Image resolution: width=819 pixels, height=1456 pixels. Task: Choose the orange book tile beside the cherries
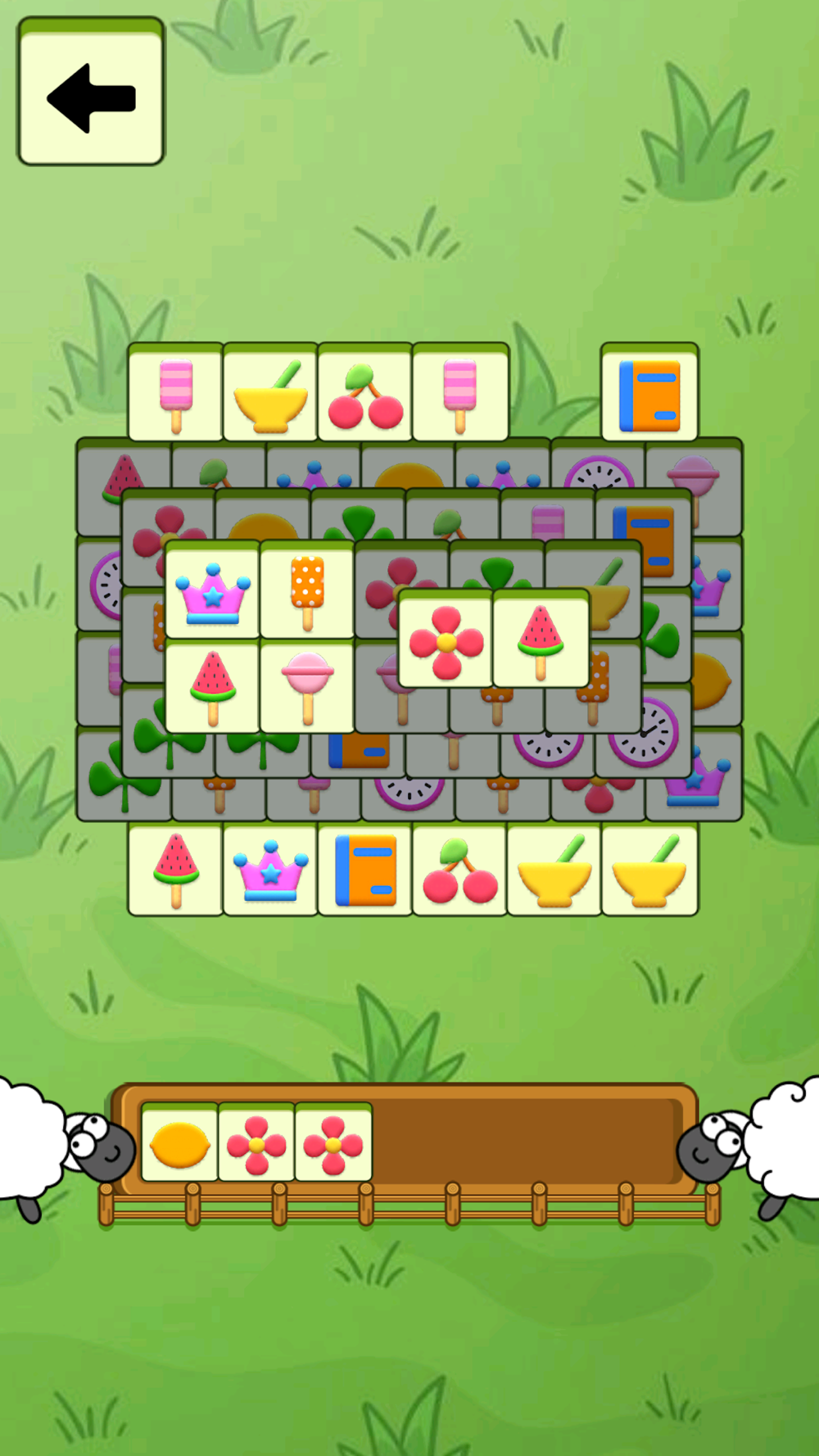click(x=365, y=870)
